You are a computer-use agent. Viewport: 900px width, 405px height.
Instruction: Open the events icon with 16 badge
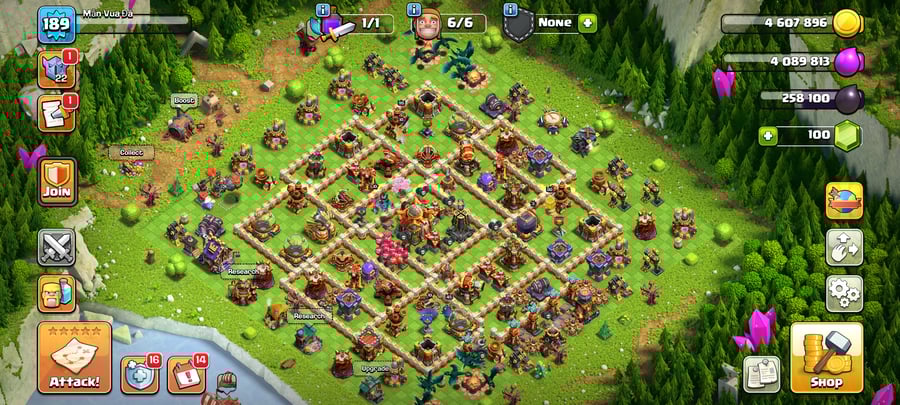click(139, 374)
